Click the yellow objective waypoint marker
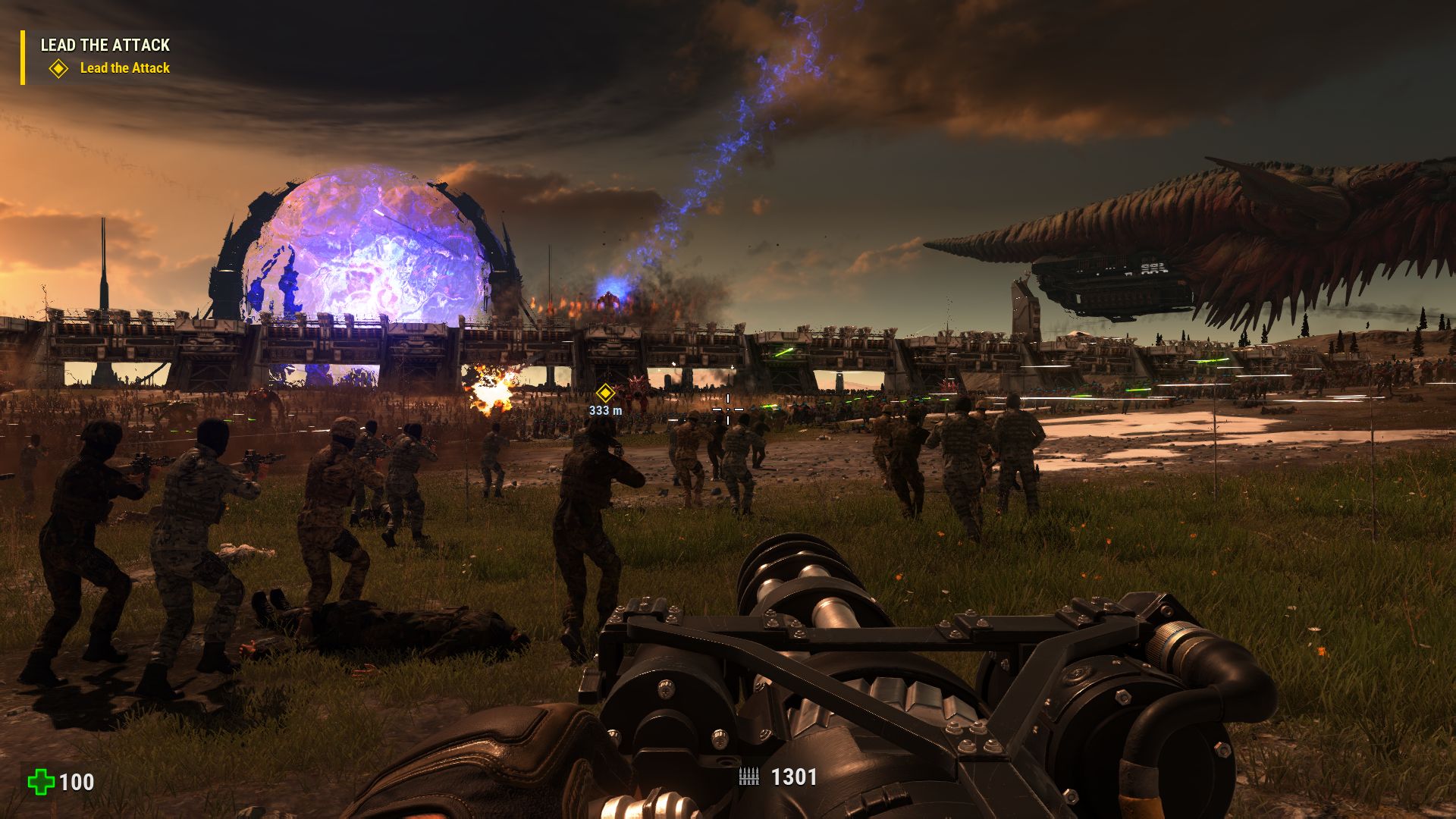The image size is (1456, 819). 604,393
